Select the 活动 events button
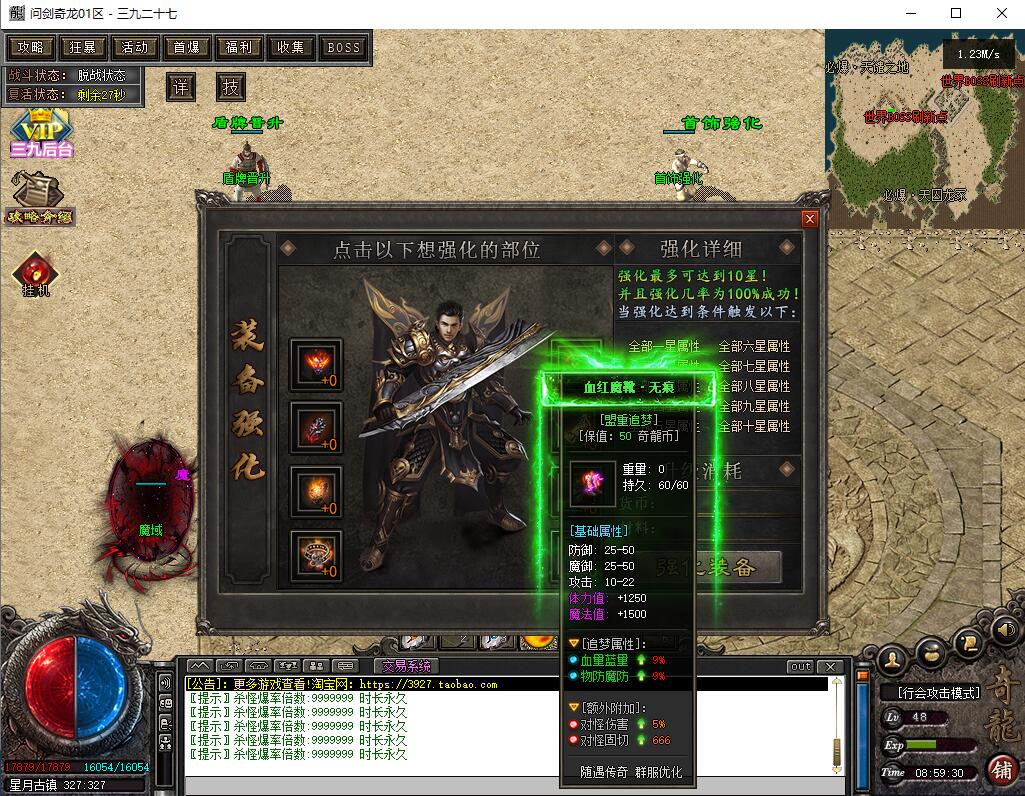The width and height of the screenshot is (1025, 796). (x=135, y=47)
